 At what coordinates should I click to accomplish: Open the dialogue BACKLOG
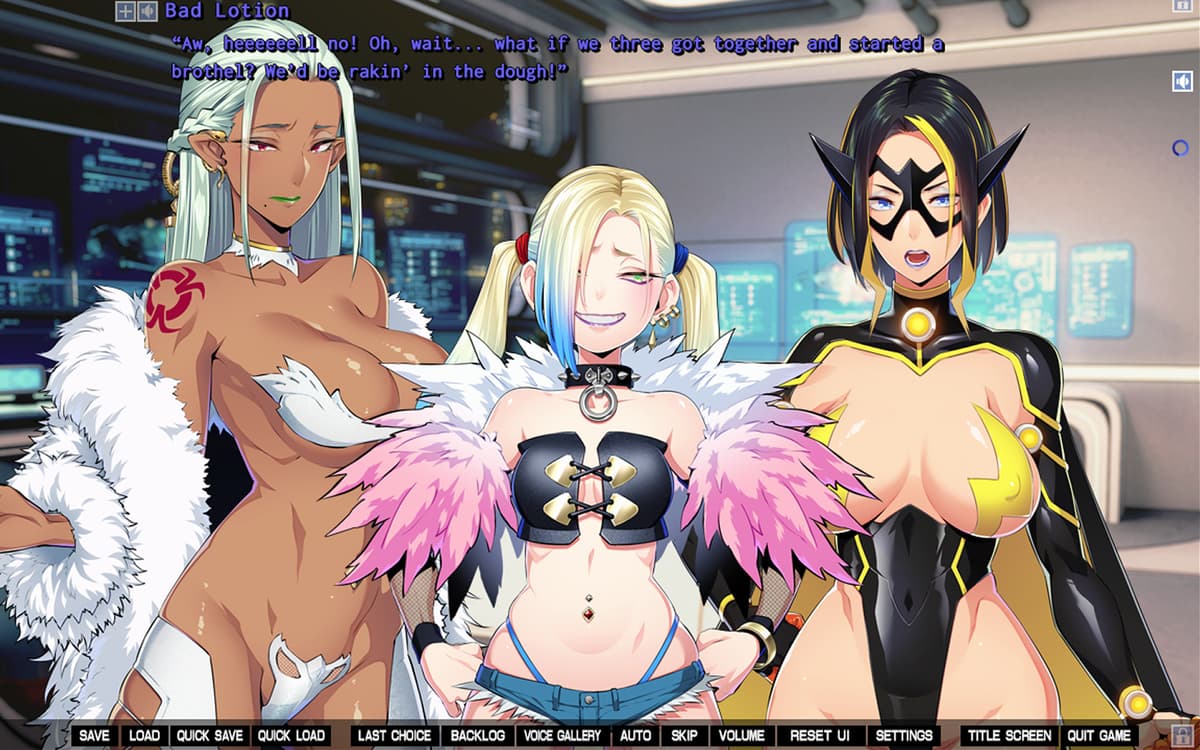[478, 736]
